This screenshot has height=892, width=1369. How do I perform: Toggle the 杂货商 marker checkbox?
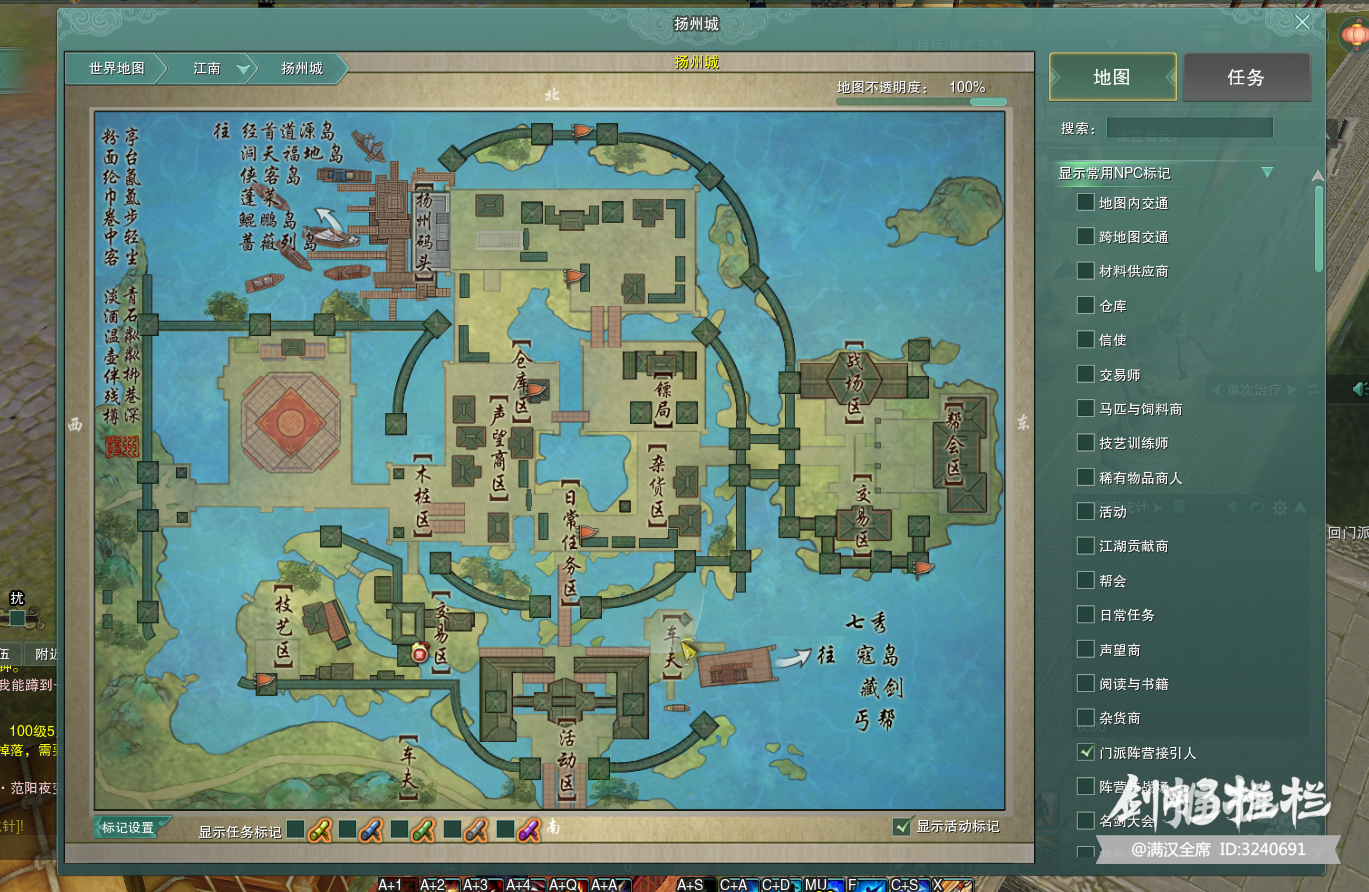click(1085, 718)
